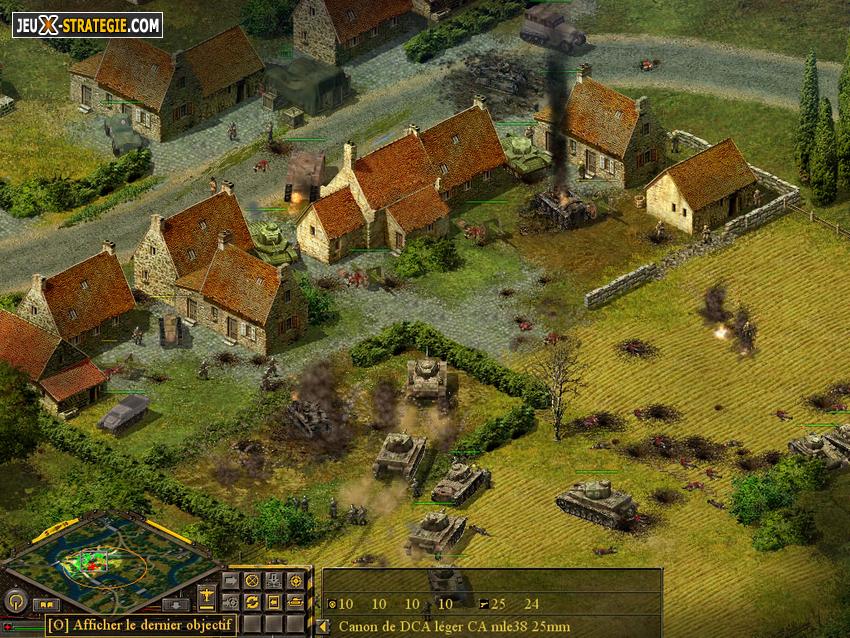Choose the downward-arrow unload command
850x638 pixels.
[273, 580]
